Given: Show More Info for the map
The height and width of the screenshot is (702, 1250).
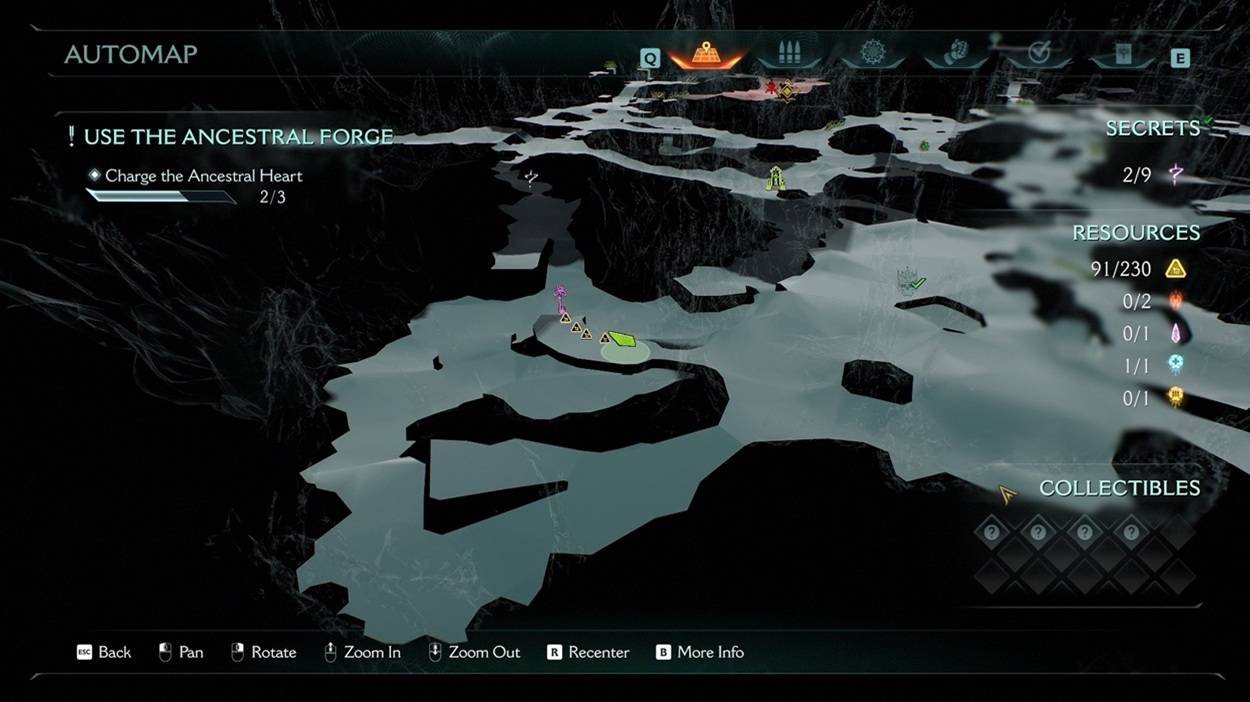Looking at the screenshot, I should click(699, 652).
